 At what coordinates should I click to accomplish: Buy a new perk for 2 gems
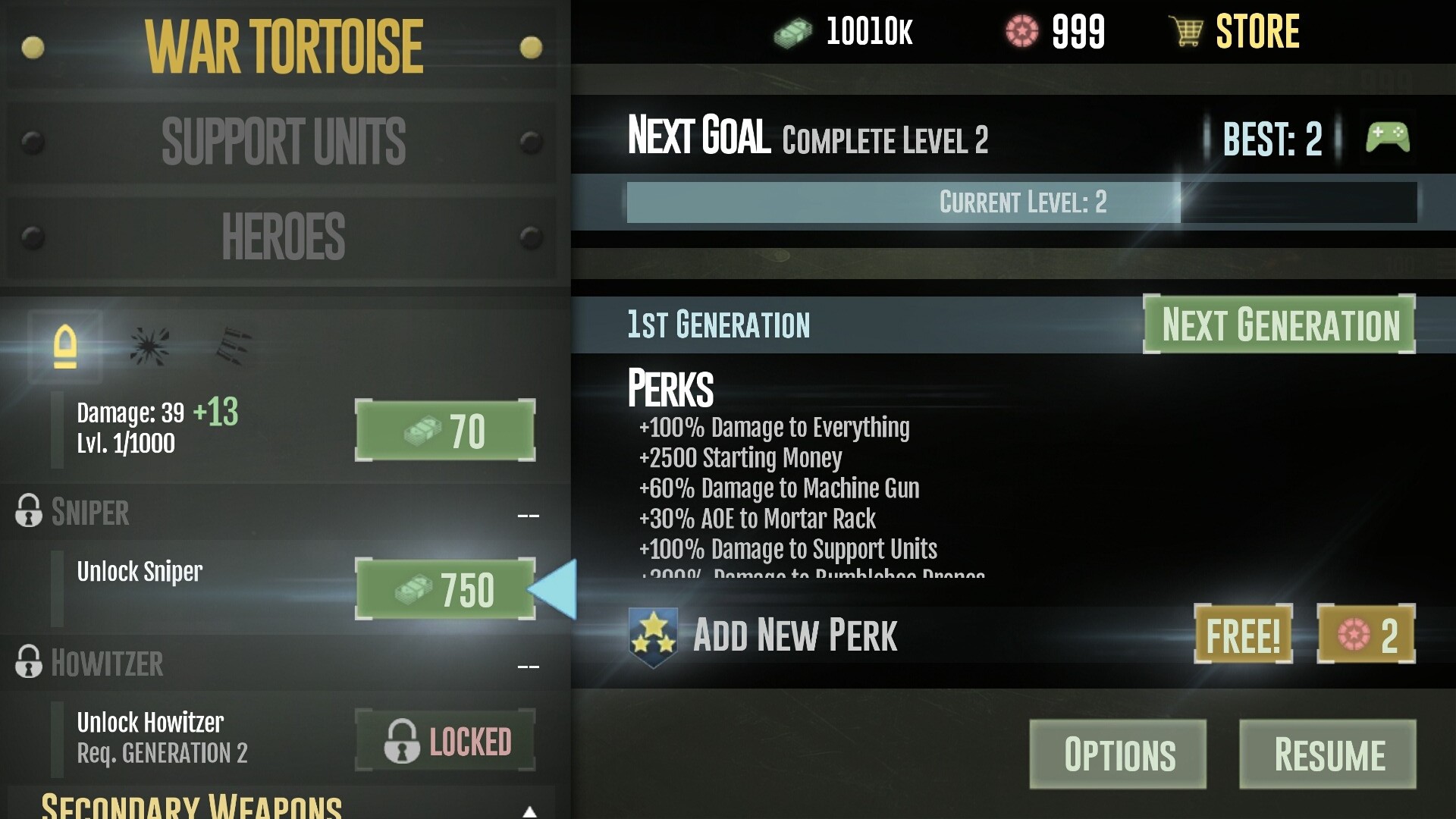(x=1366, y=635)
